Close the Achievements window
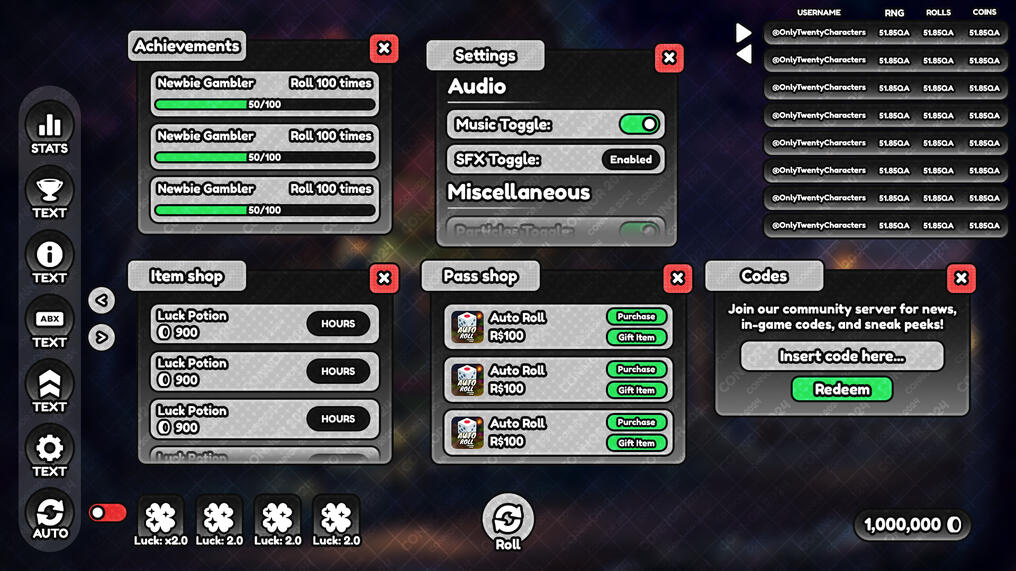 [x=384, y=48]
